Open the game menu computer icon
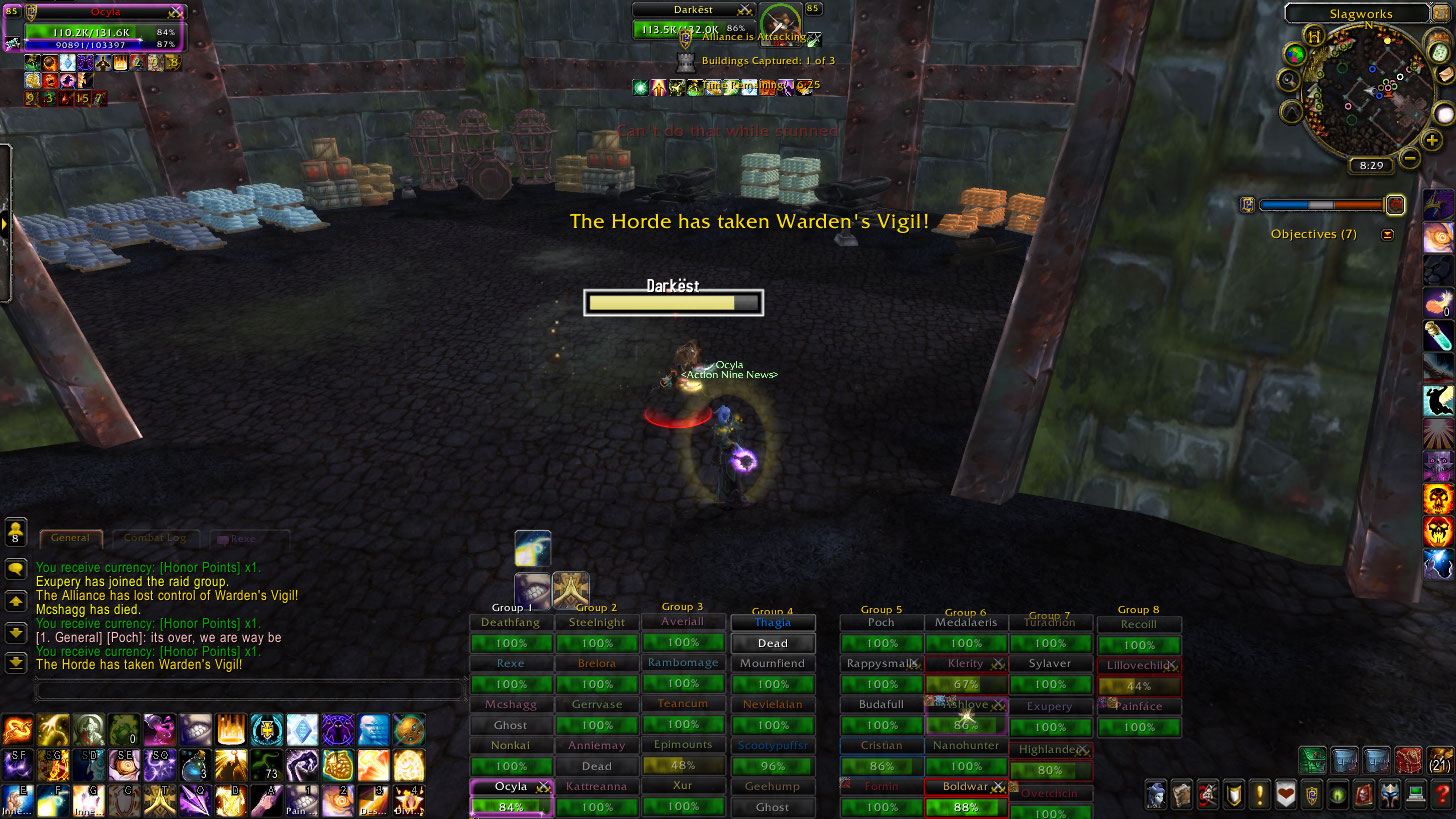1456x819 pixels. point(1415,794)
